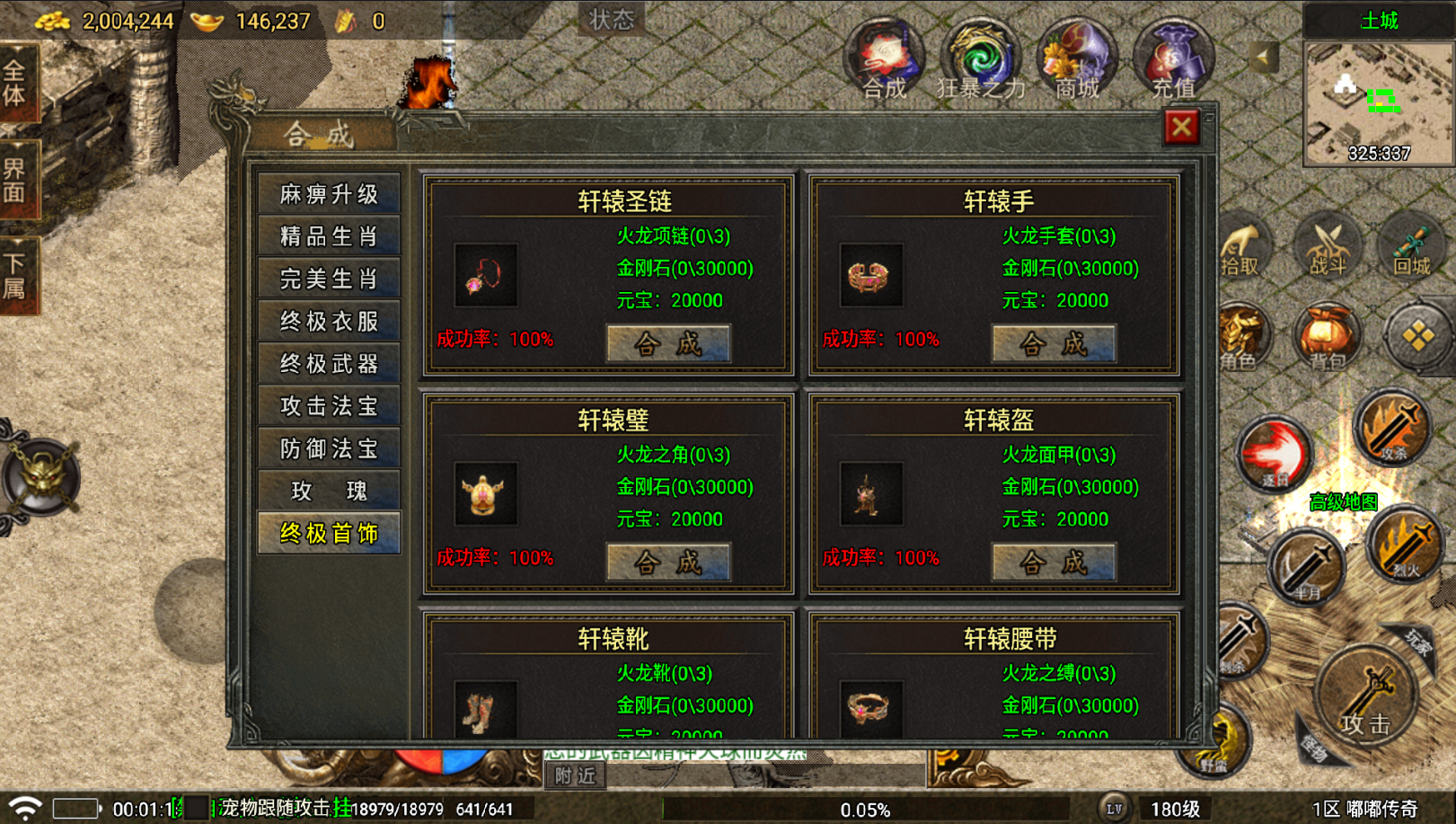Viewport: 1456px width, 824px height.
Task: Activate the 狂暴之力 icon
Action: tap(981, 61)
